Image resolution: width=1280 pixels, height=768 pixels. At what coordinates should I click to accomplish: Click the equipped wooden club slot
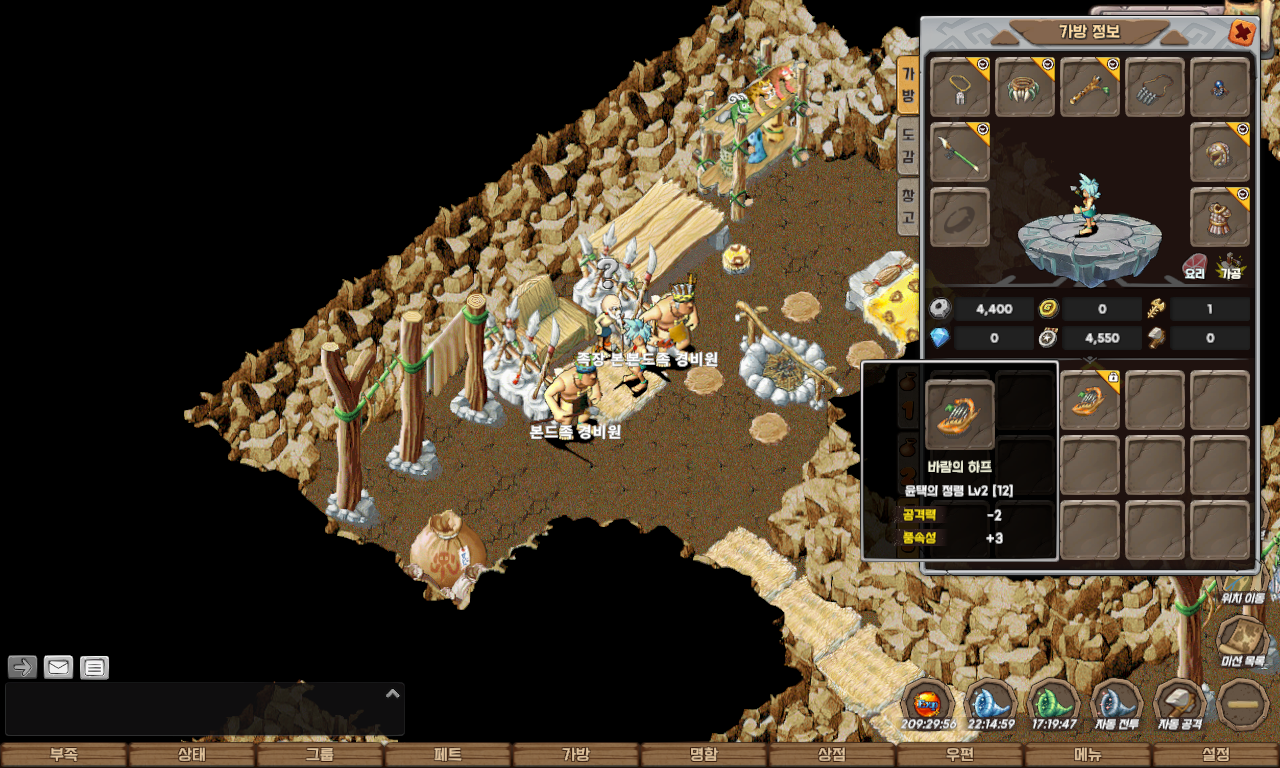(1090, 87)
